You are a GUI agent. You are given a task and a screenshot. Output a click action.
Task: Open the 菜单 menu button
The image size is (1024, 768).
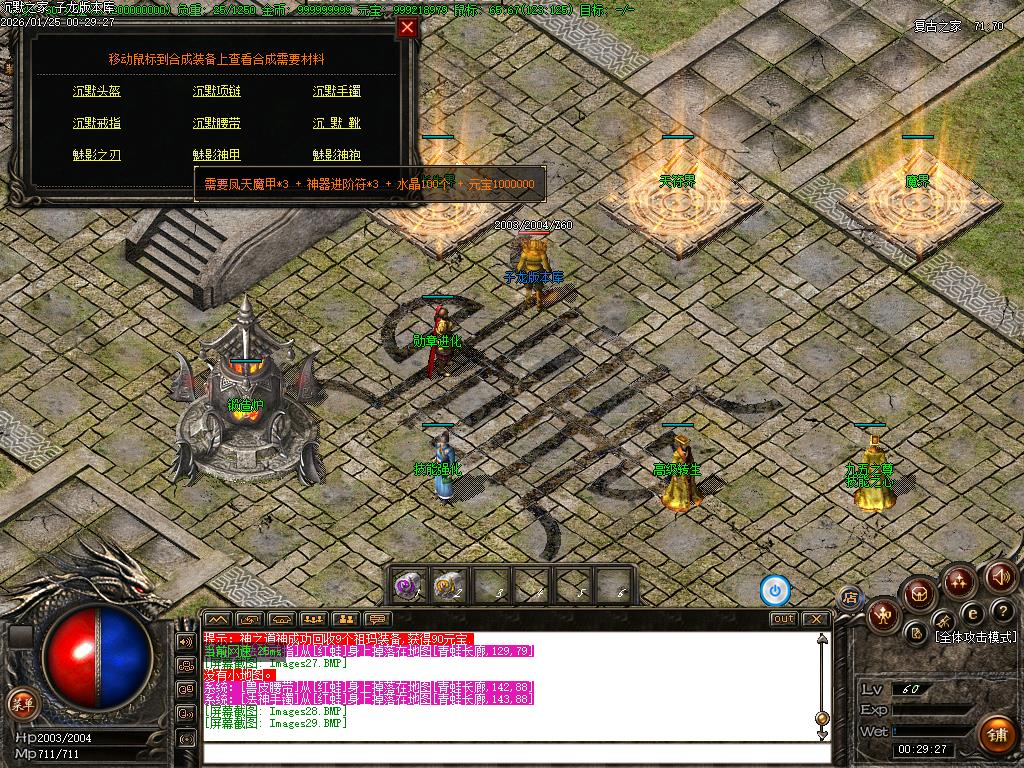(x=20, y=702)
